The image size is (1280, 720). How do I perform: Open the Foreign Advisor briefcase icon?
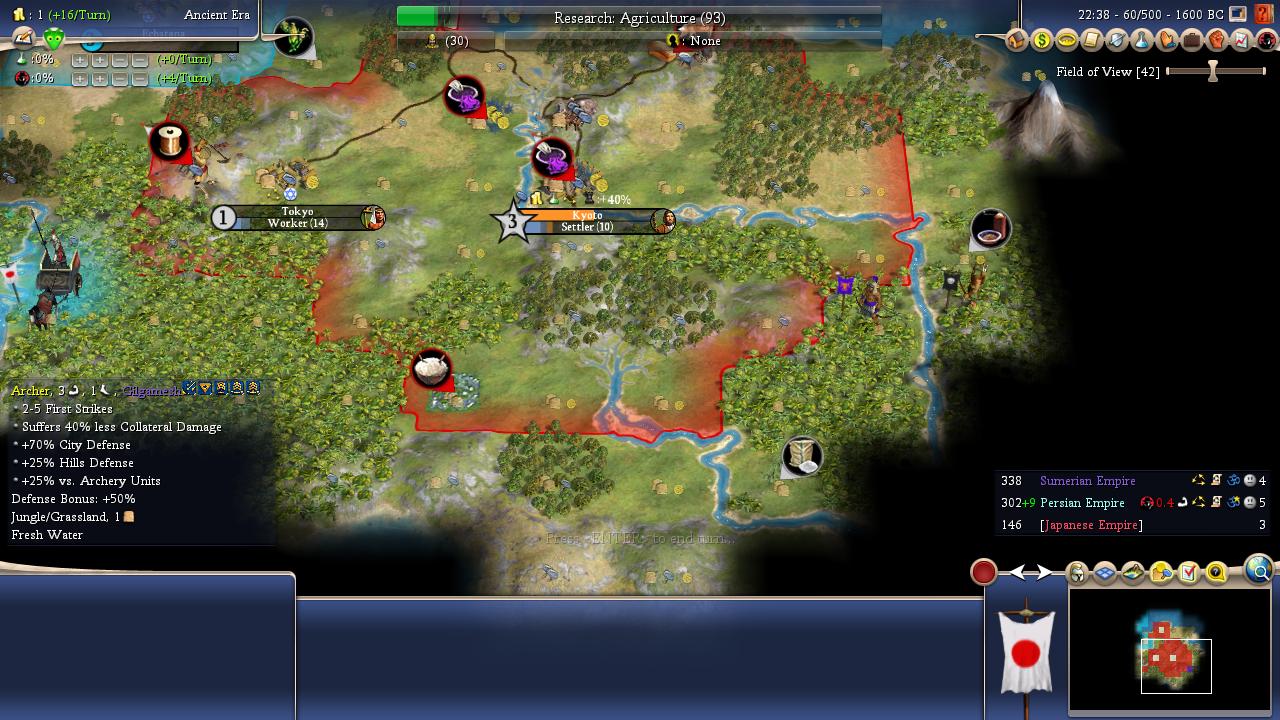[x=1191, y=41]
